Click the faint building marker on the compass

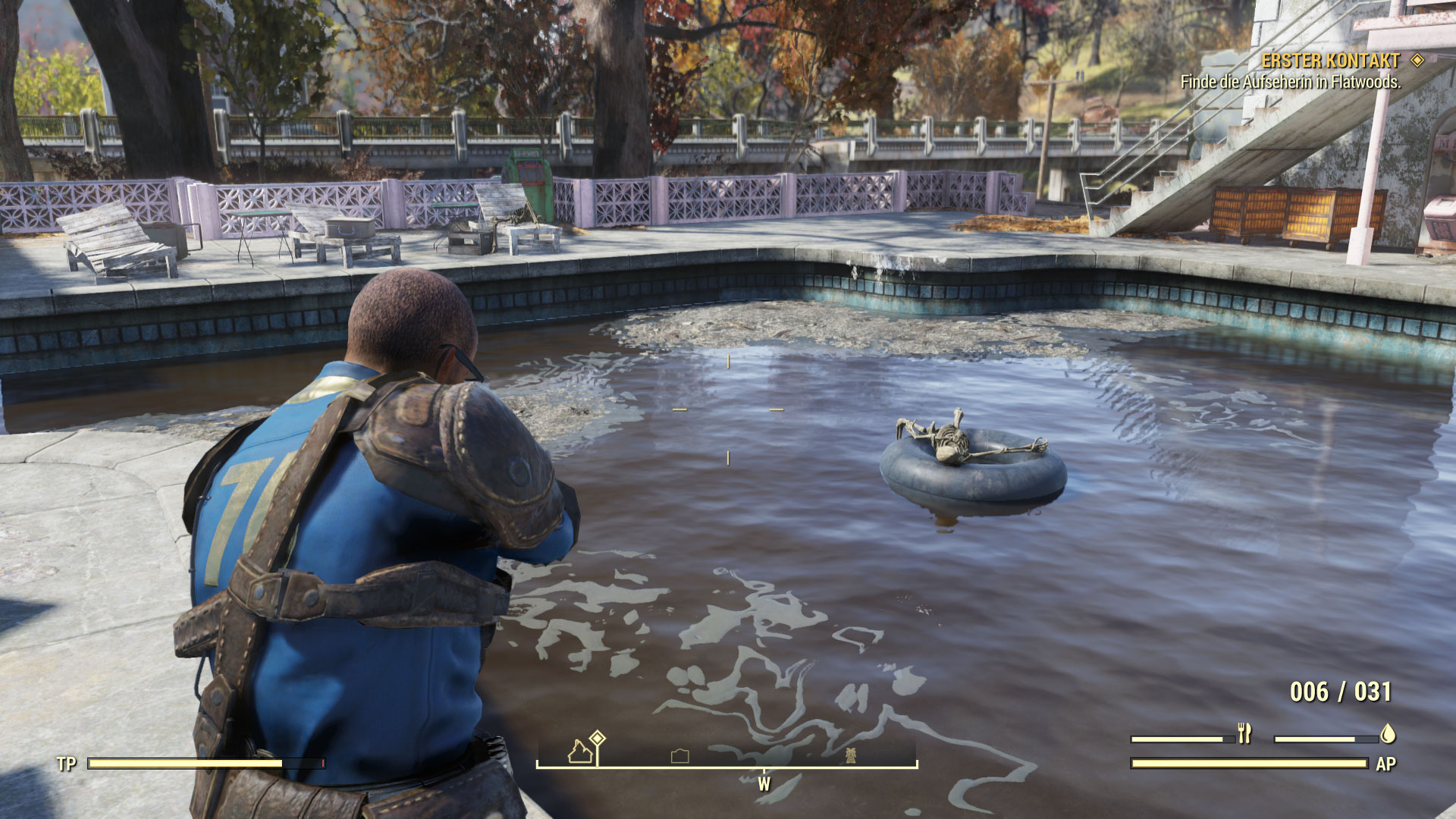680,755
